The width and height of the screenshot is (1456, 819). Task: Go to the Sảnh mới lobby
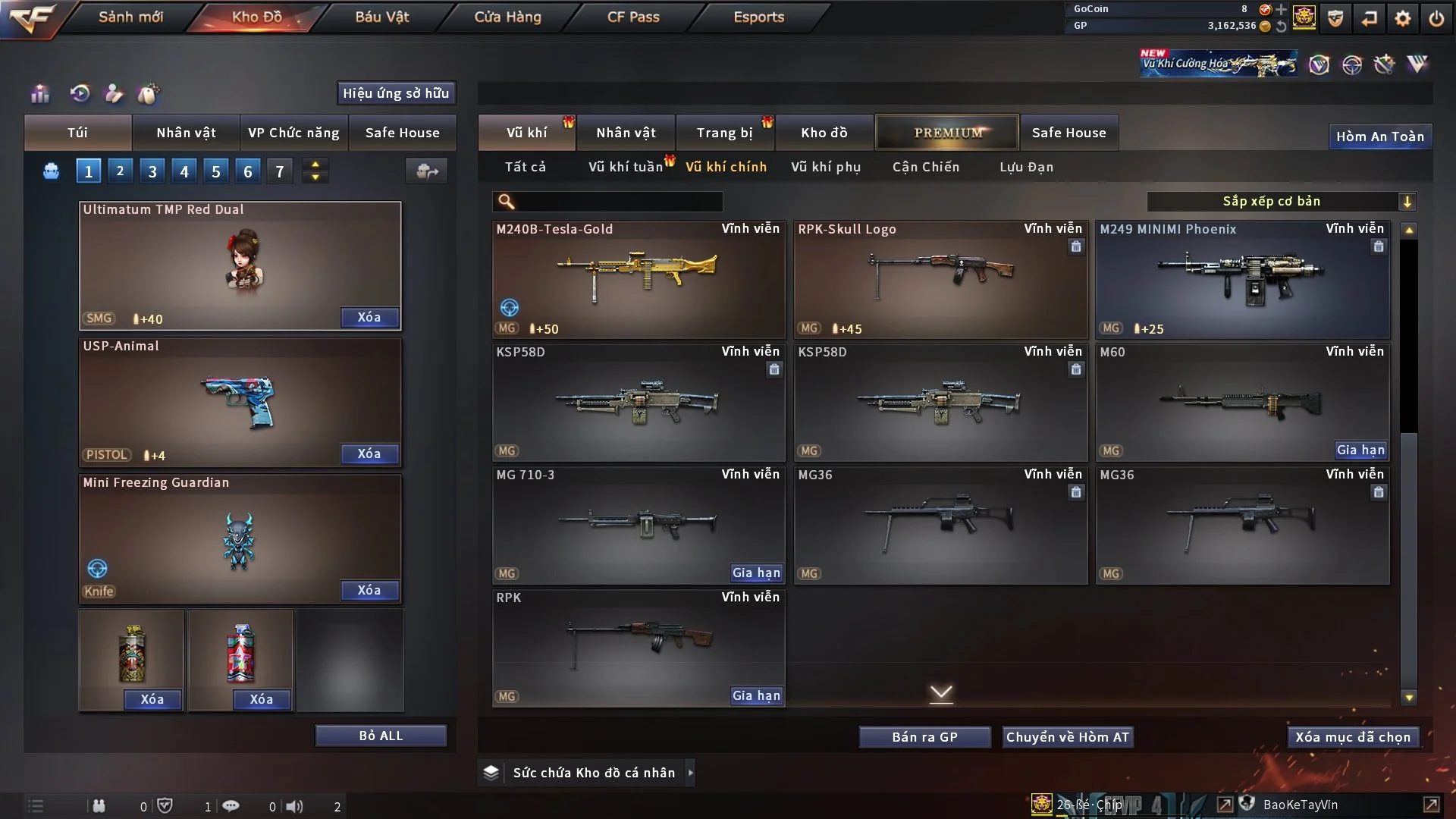point(130,17)
